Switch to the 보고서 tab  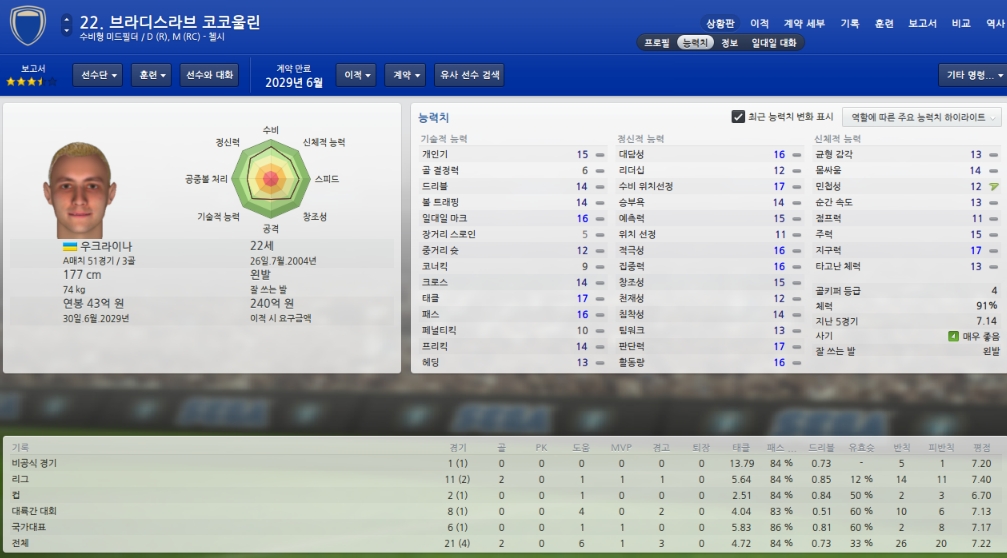(922, 23)
